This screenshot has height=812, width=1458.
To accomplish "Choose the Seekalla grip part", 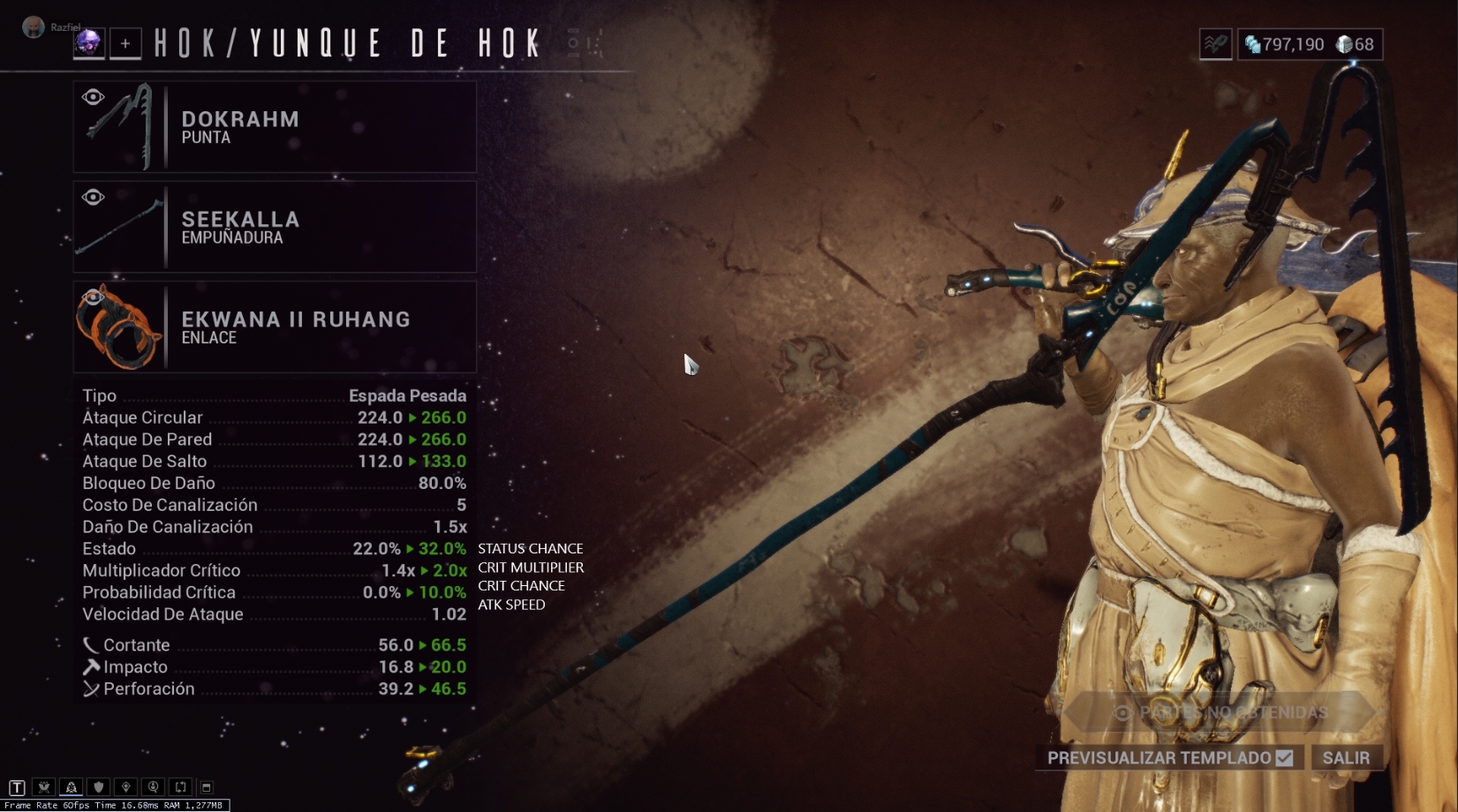I will [275, 227].
